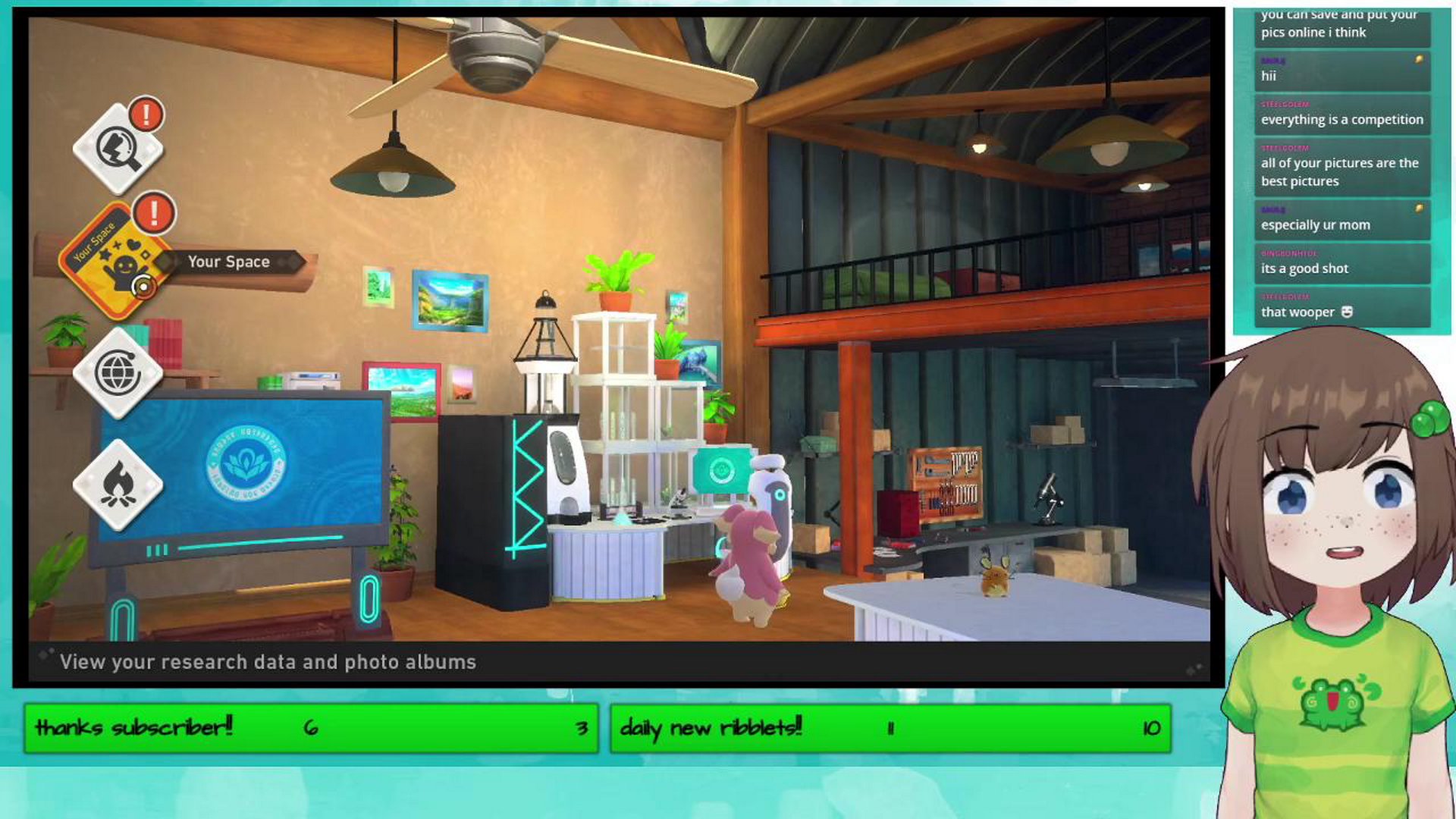Click the thanks subscriber progress bar
The height and width of the screenshot is (819, 1456).
[311, 729]
